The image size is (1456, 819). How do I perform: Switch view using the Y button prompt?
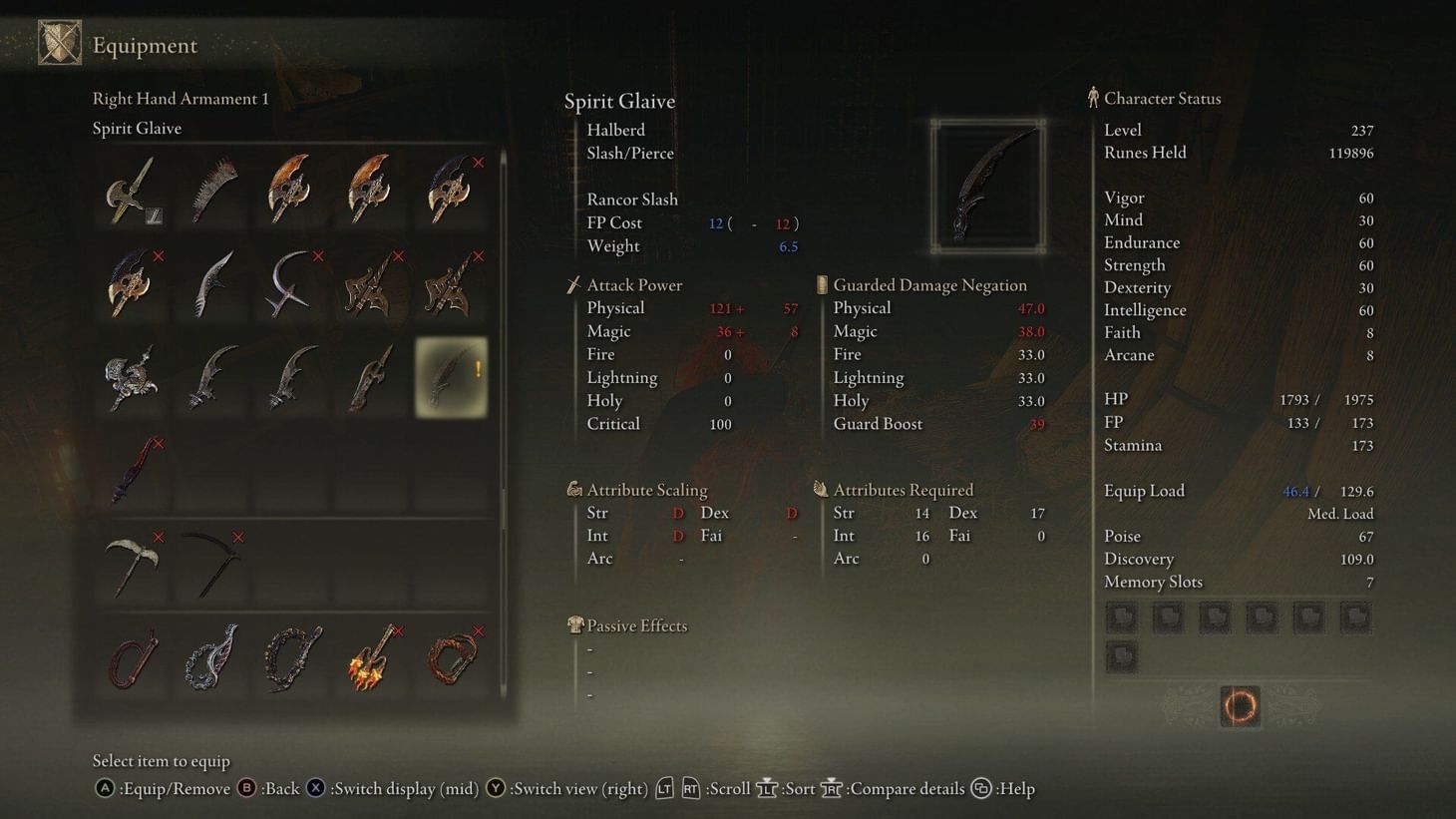click(496, 788)
